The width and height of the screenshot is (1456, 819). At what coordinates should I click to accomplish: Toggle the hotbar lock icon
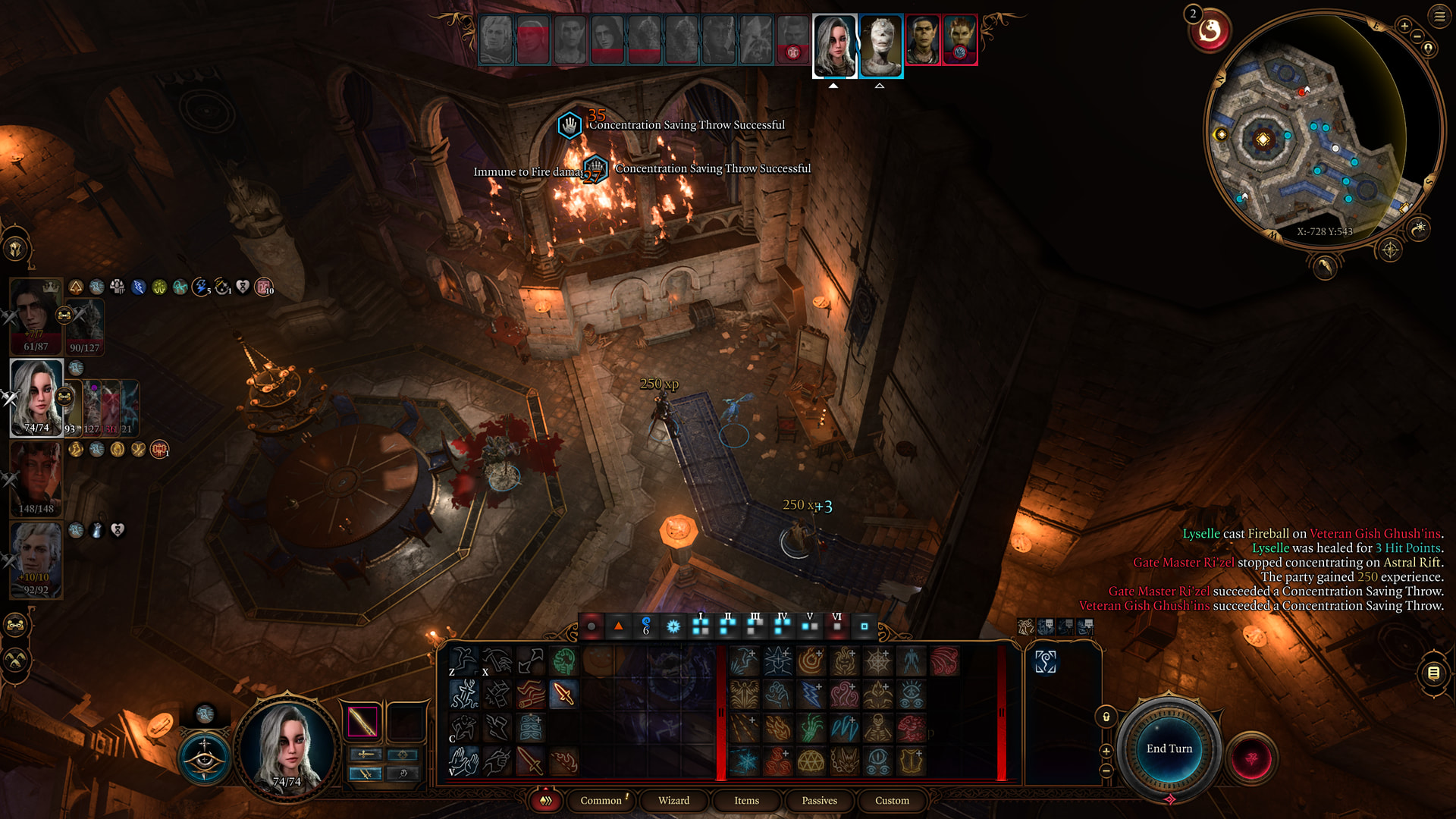tap(1106, 717)
